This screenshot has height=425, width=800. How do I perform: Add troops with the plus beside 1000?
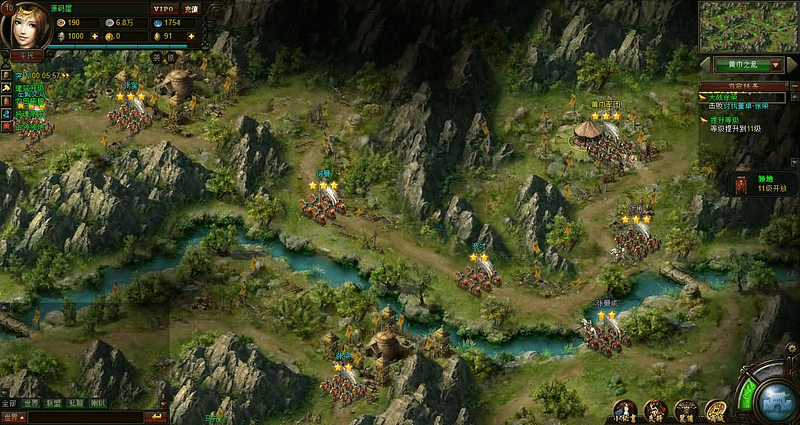pyautogui.click(x=95, y=36)
